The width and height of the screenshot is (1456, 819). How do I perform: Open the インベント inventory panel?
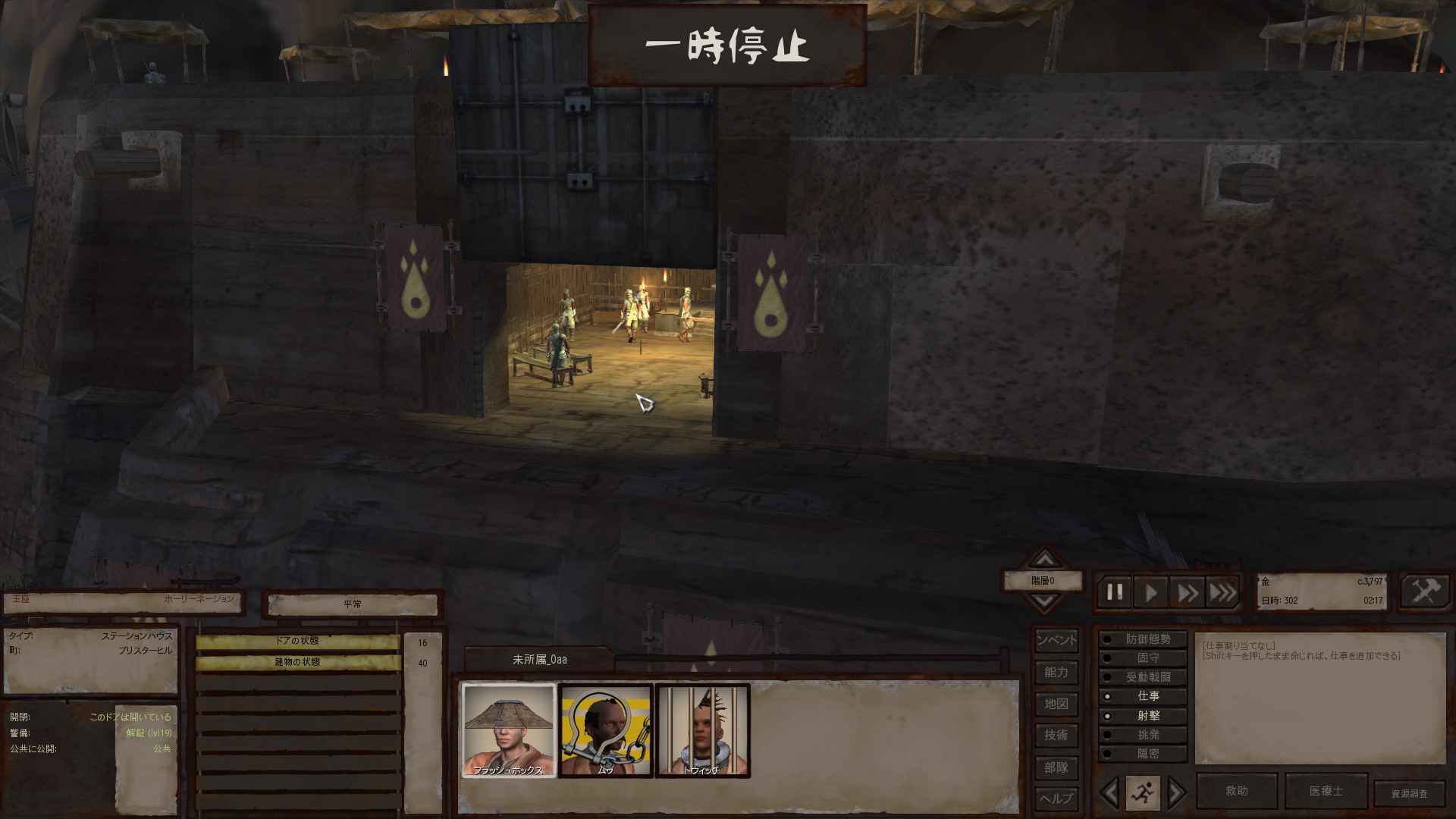(x=1056, y=640)
